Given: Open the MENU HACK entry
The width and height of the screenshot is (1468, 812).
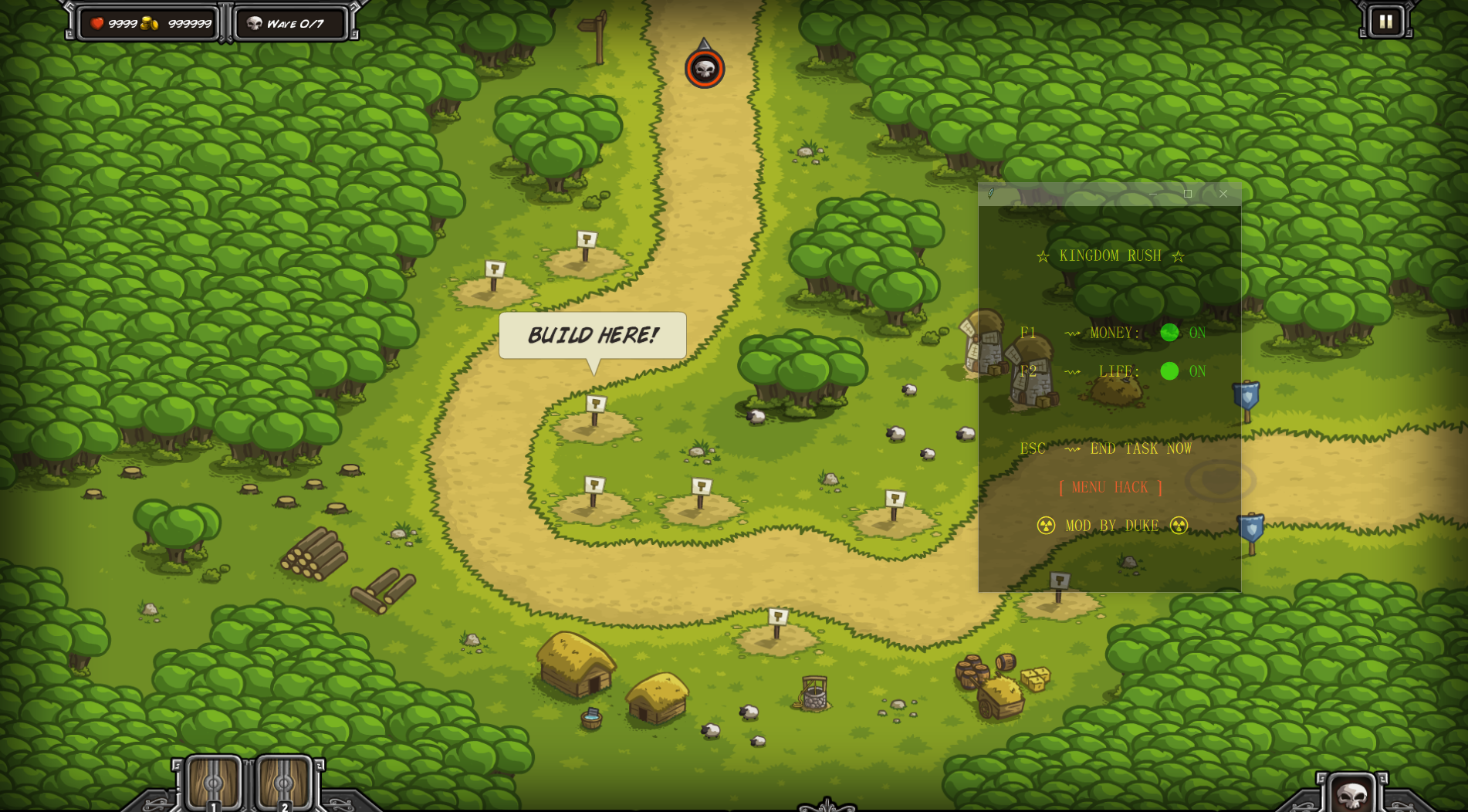Looking at the screenshot, I should tap(1110, 487).
